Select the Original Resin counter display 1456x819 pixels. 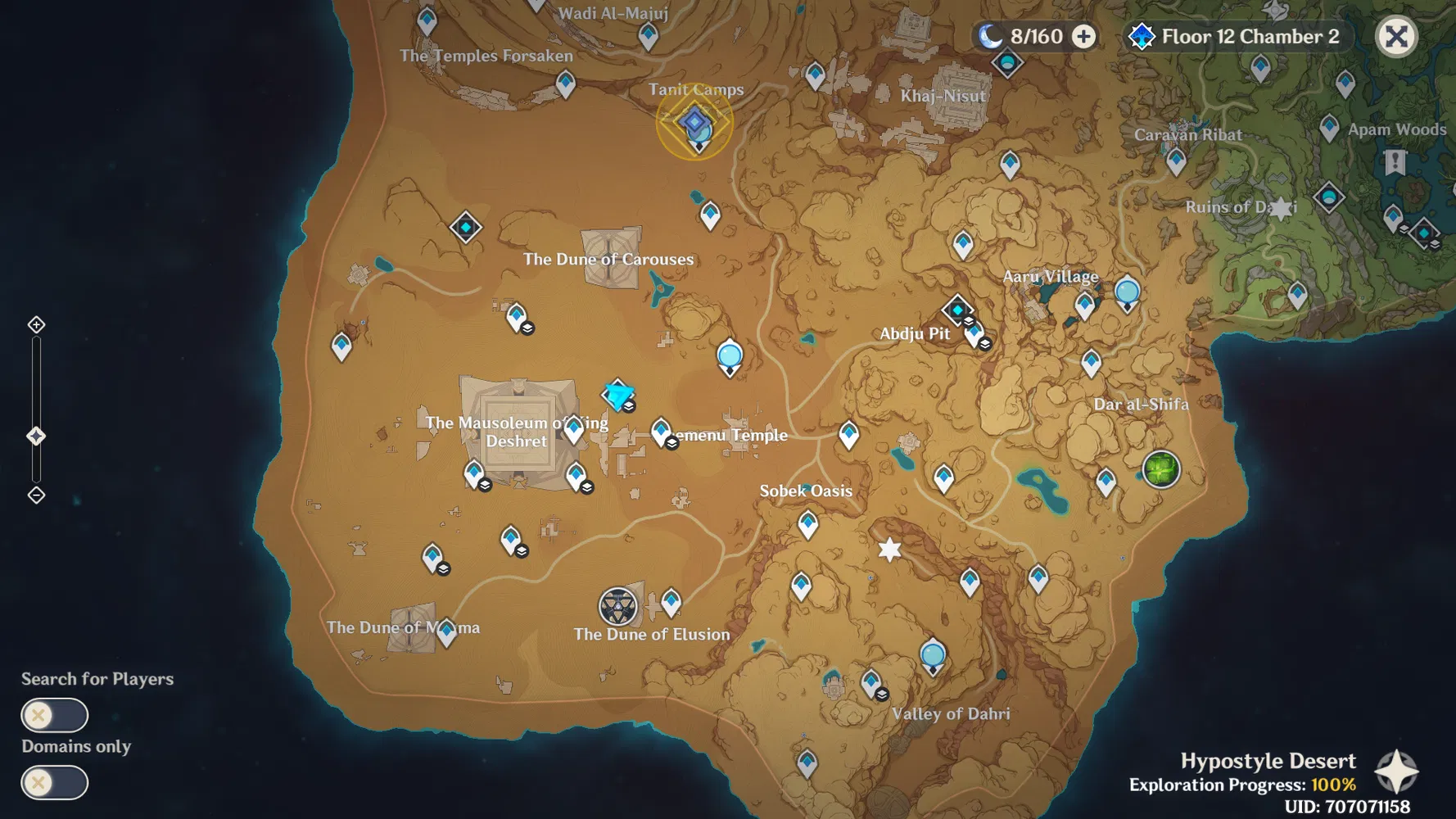(1034, 36)
